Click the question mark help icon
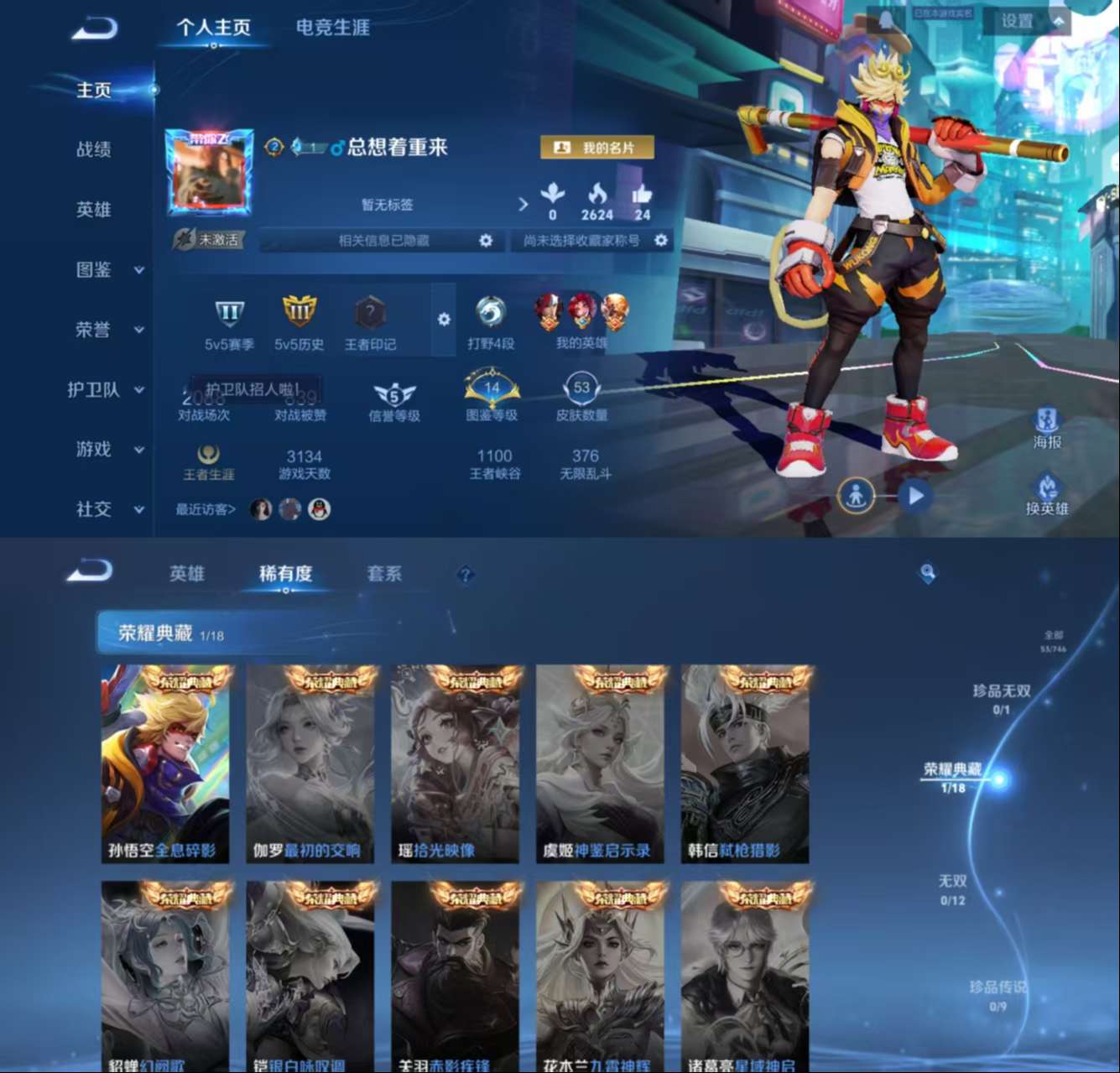This screenshot has width=1120, height=1073. tap(464, 575)
